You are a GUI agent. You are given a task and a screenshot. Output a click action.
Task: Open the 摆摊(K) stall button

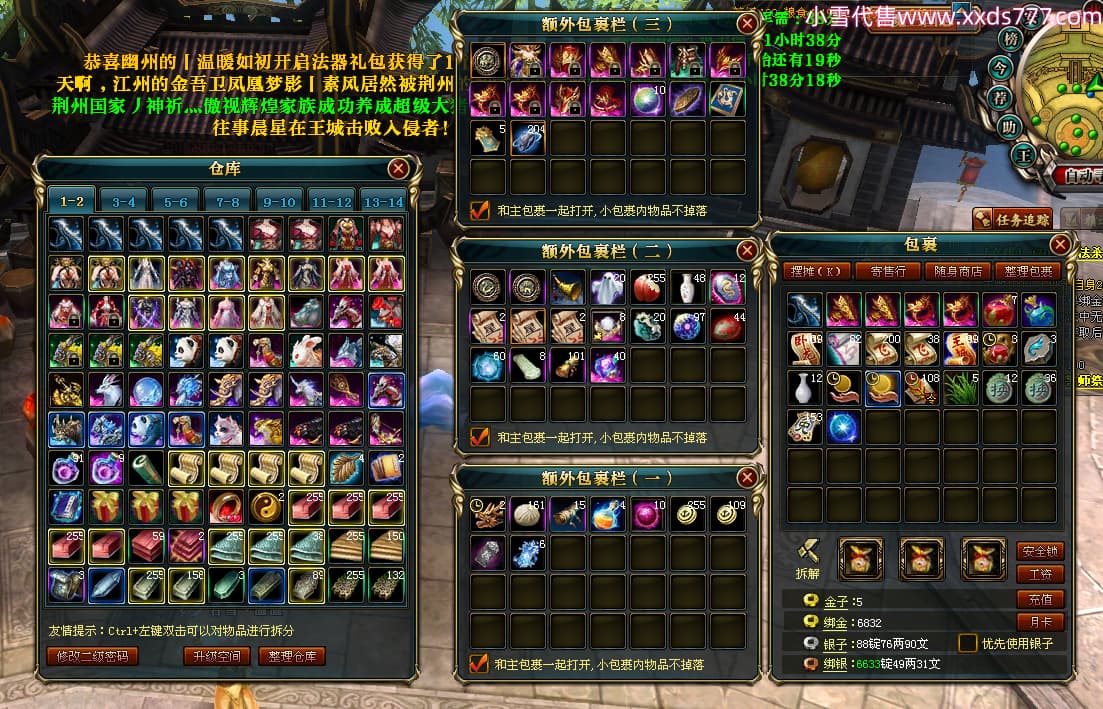819,271
